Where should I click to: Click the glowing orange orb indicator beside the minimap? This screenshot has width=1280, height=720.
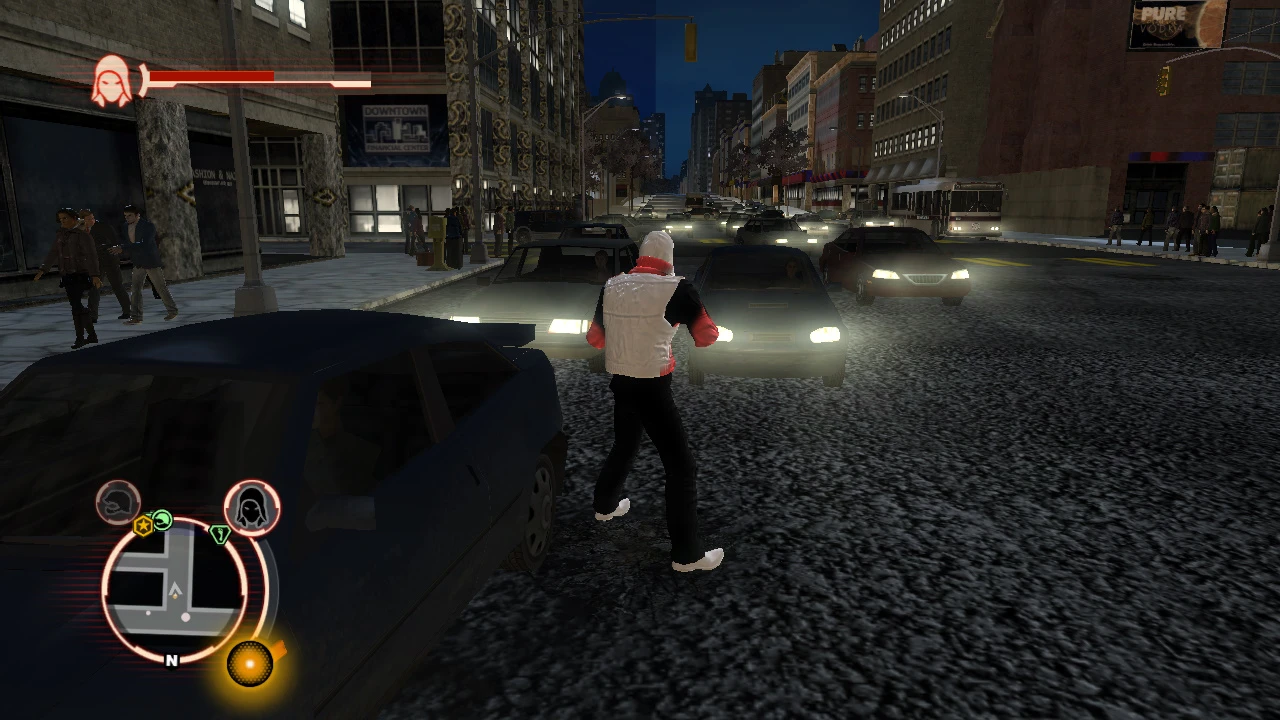click(x=249, y=663)
